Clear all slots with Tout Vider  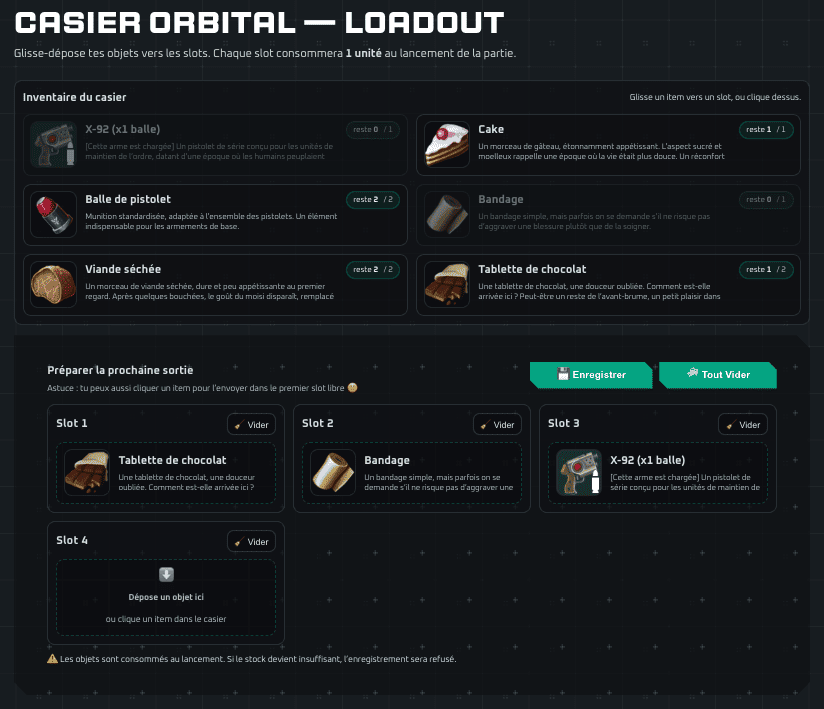[x=717, y=375]
